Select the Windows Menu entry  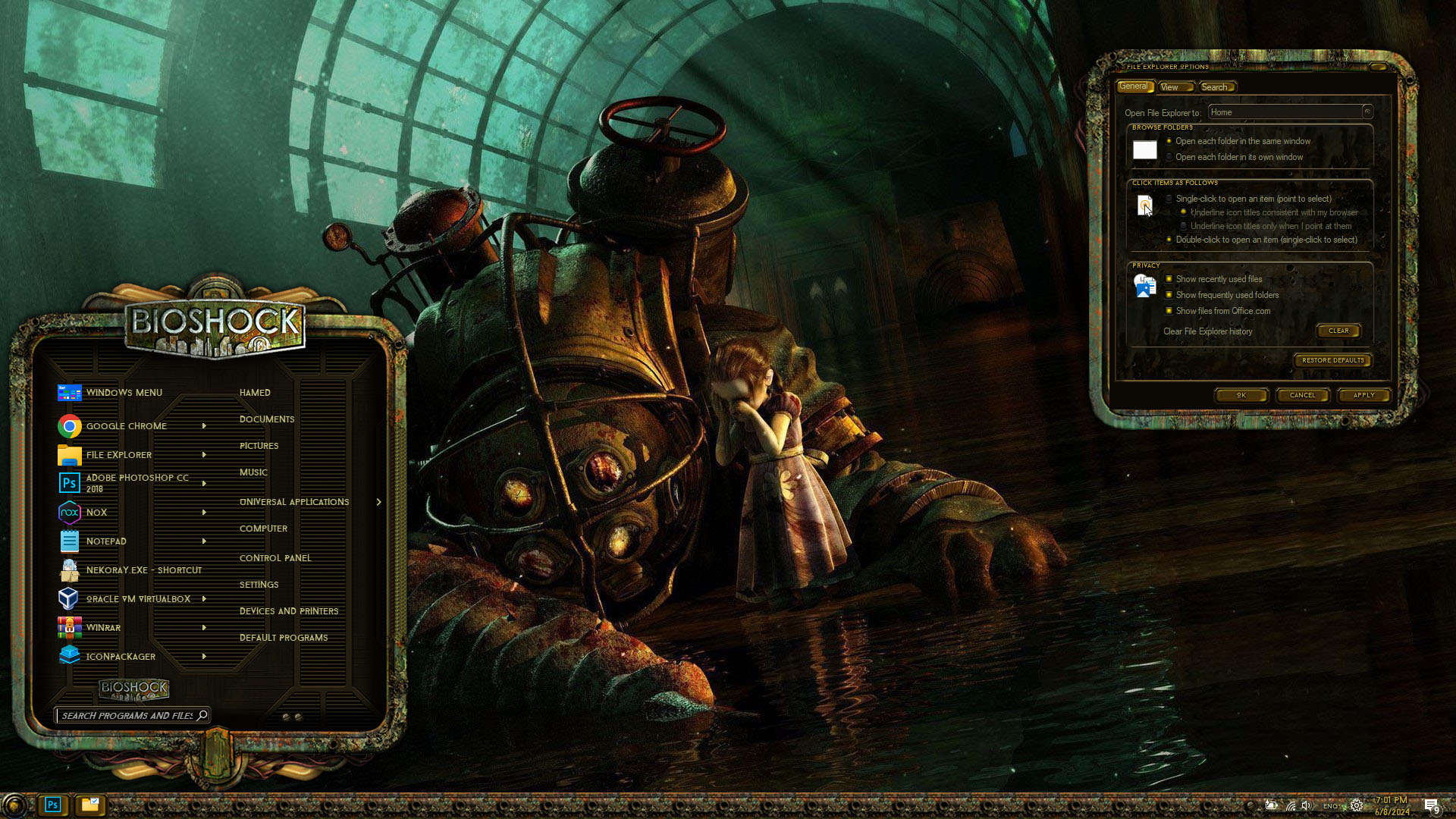[124, 393]
